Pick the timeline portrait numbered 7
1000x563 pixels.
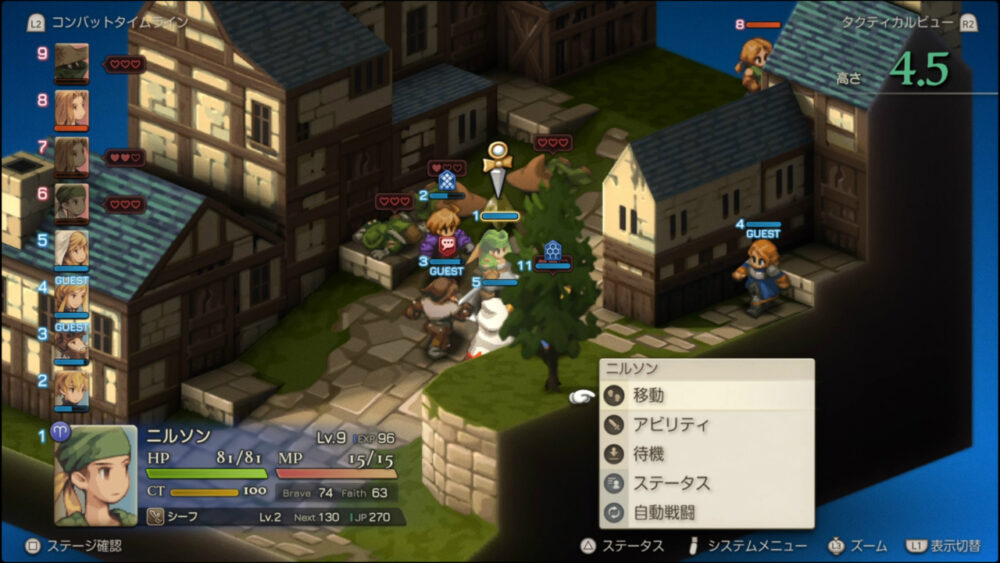[71, 155]
